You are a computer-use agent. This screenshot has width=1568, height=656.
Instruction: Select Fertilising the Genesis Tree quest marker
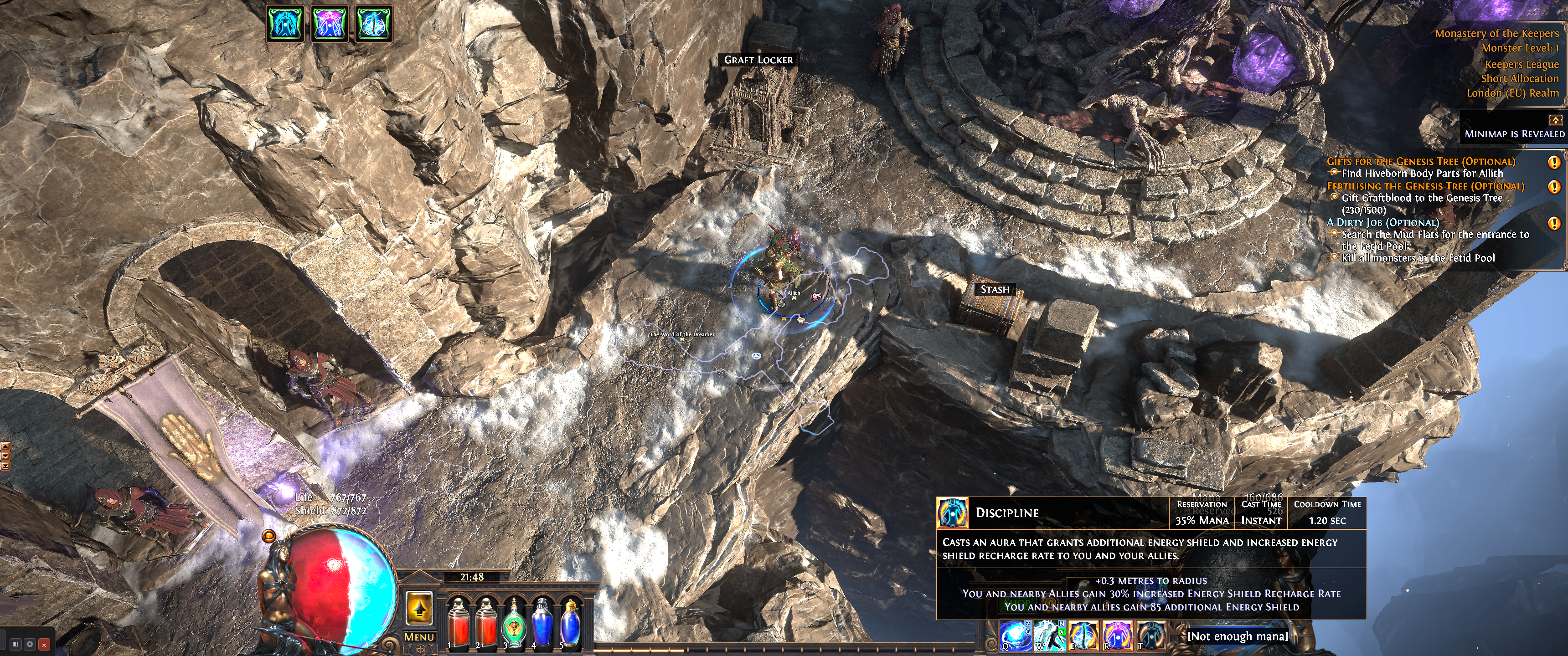1554,187
